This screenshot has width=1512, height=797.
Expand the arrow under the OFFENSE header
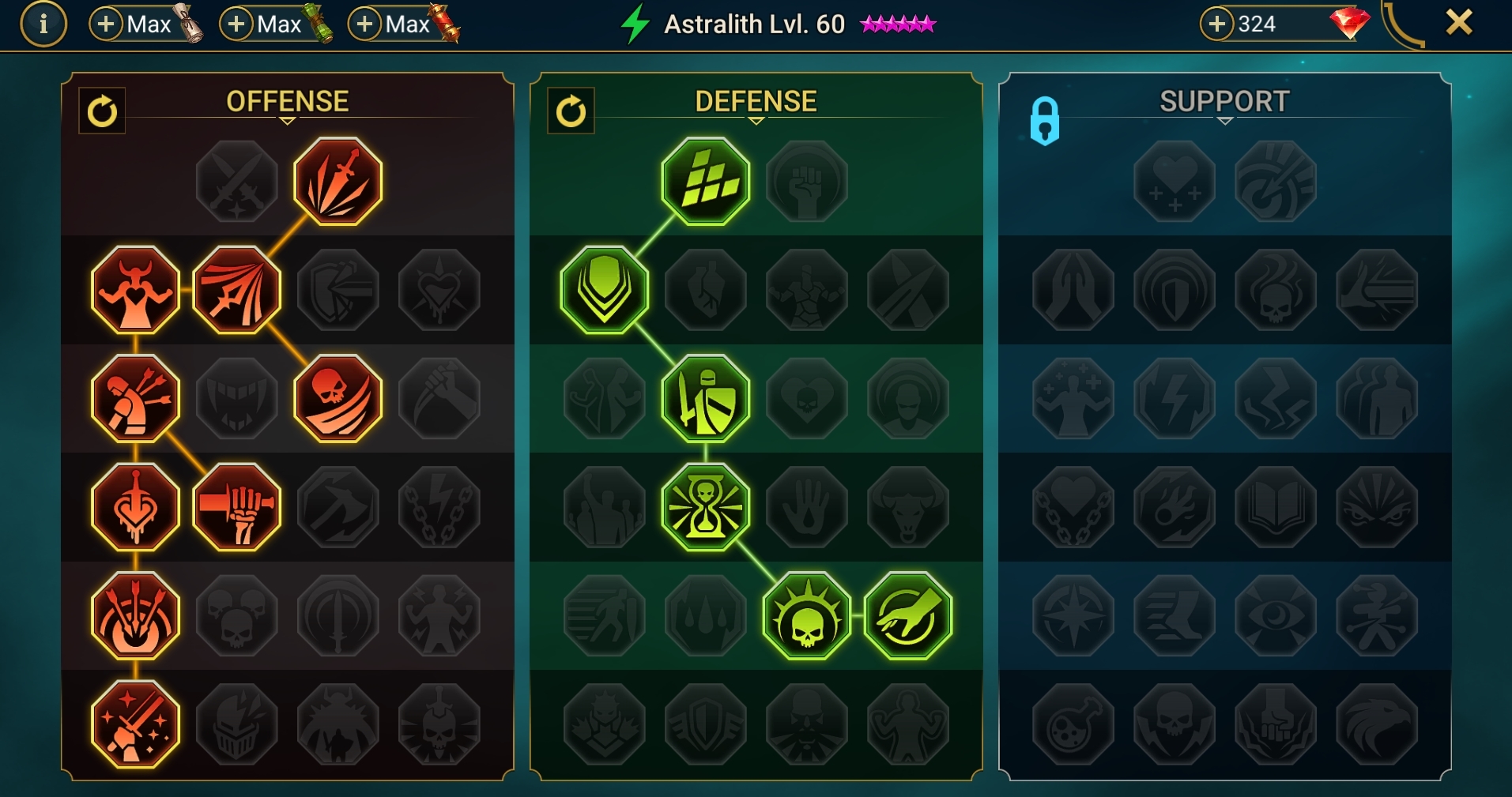(x=287, y=121)
